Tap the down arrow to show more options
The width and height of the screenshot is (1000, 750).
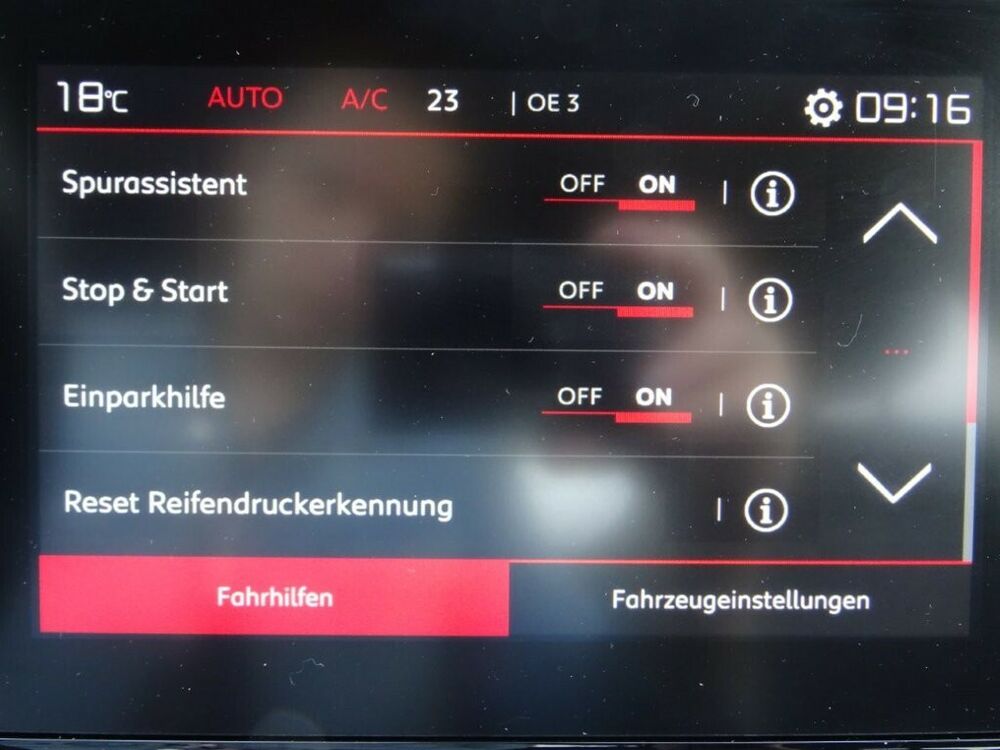click(x=894, y=482)
